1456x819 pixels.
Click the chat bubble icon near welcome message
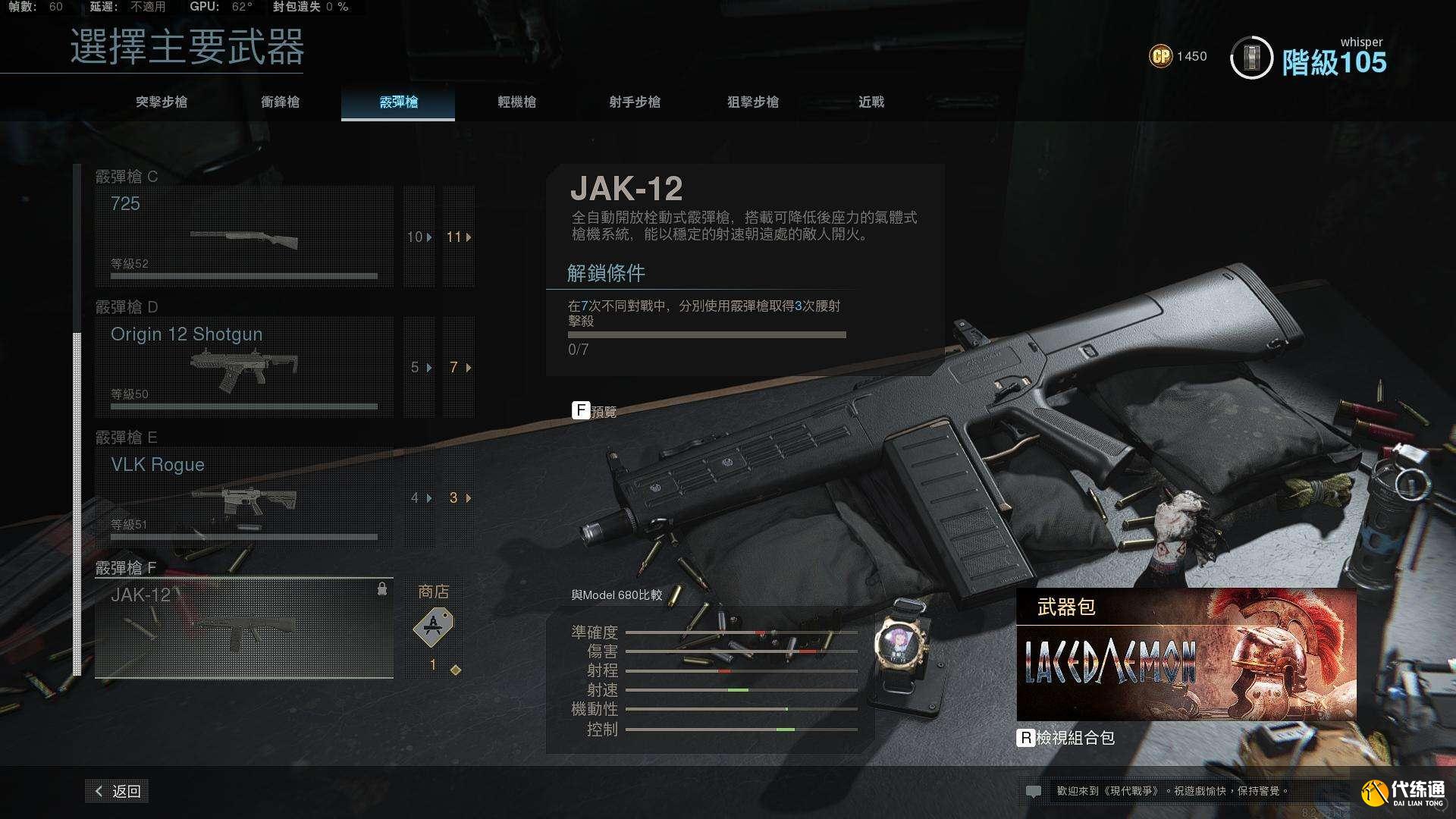1034,790
